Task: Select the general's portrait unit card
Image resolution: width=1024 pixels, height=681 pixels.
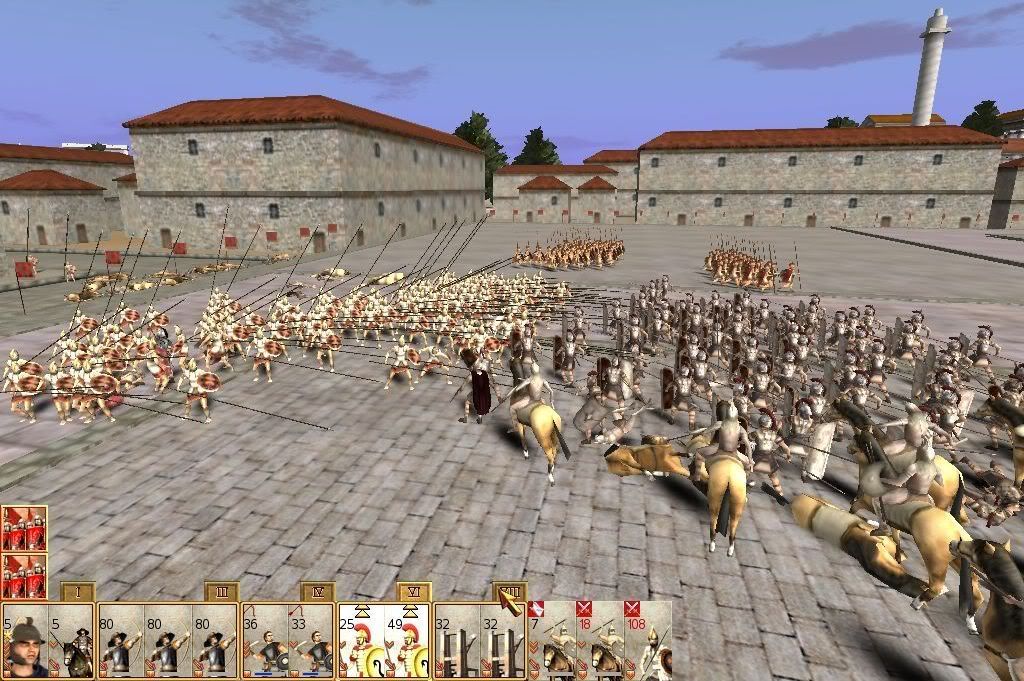Action: tap(25, 640)
